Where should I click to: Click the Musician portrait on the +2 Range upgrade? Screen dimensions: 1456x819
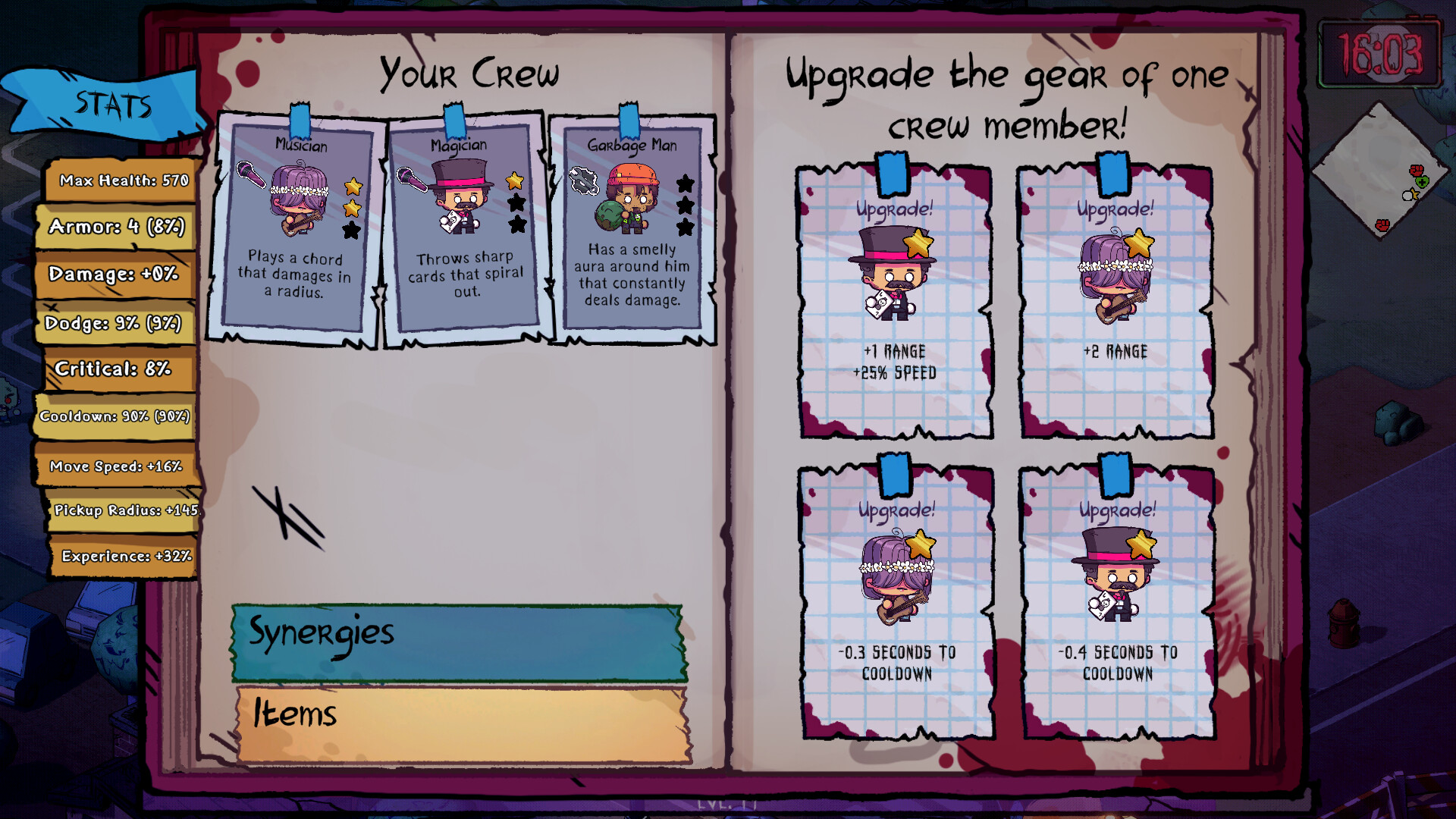(1113, 273)
